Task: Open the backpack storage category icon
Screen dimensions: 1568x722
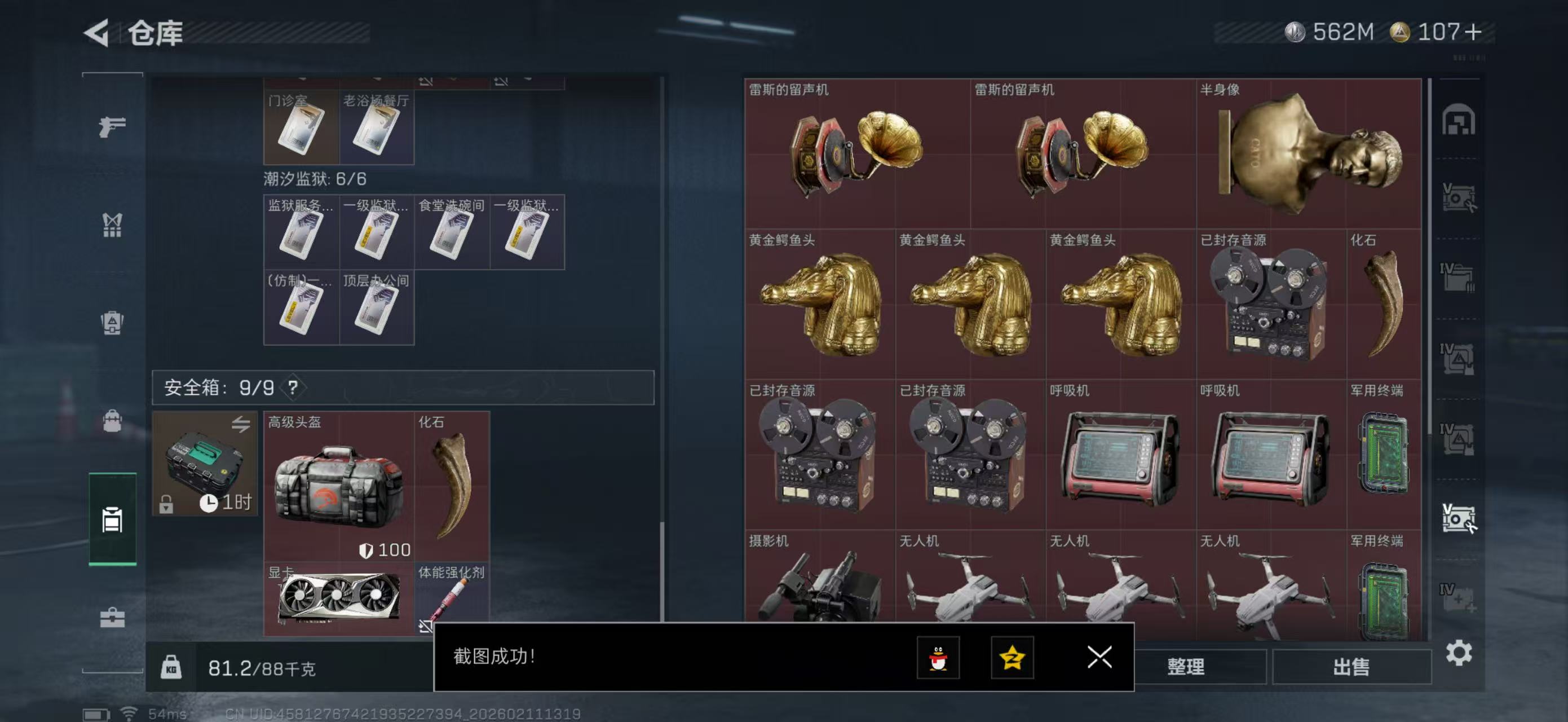Action: click(x=112, y=420)
